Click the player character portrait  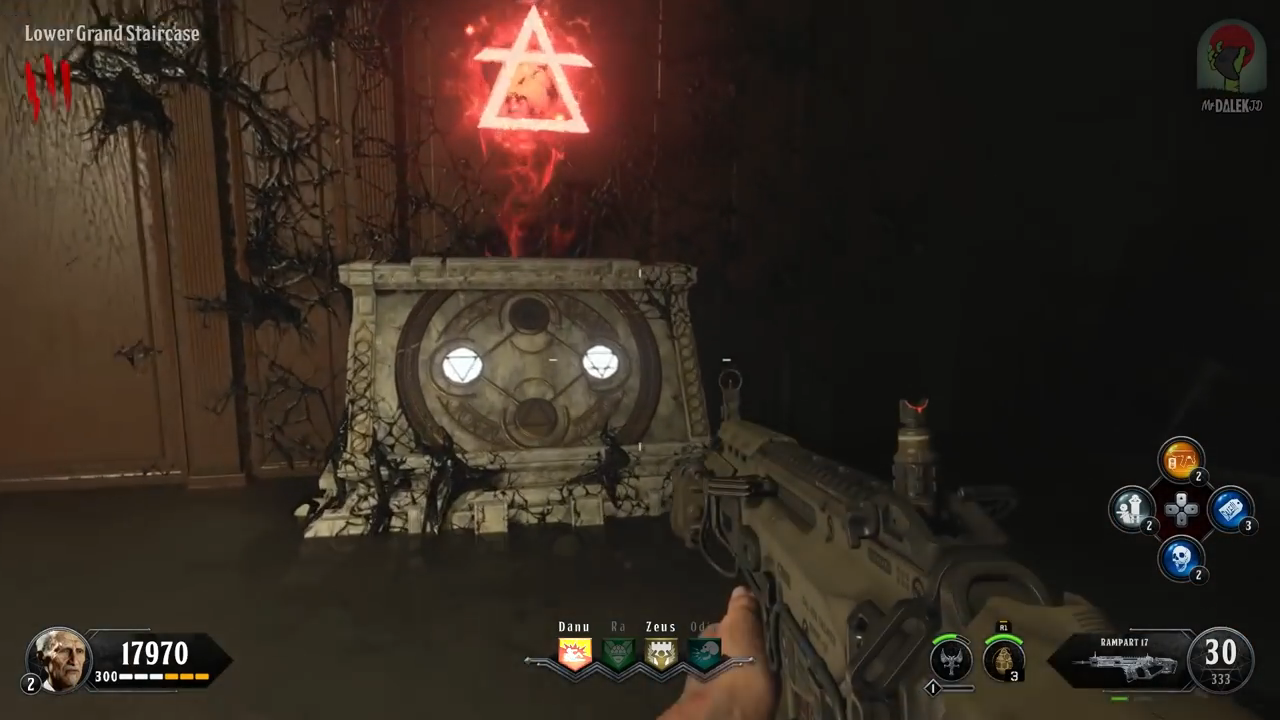(59, 660)
